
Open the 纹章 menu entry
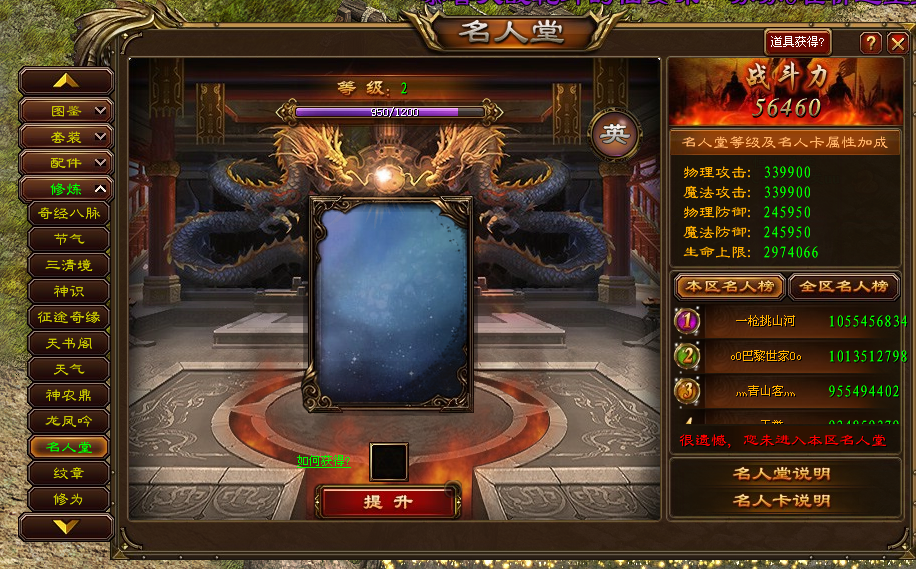coord(68,472)
